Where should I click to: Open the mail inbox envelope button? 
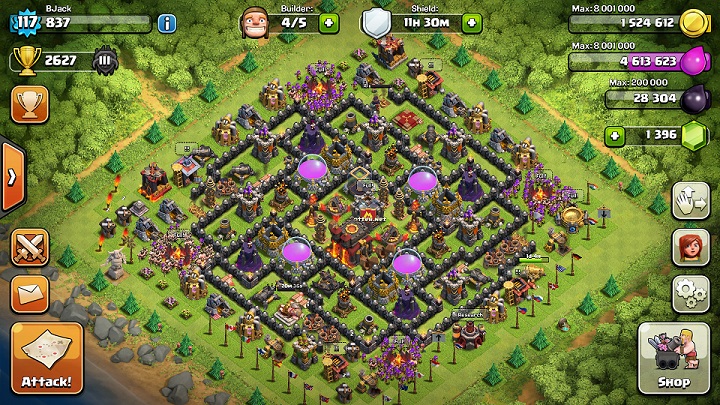point(30,293)
